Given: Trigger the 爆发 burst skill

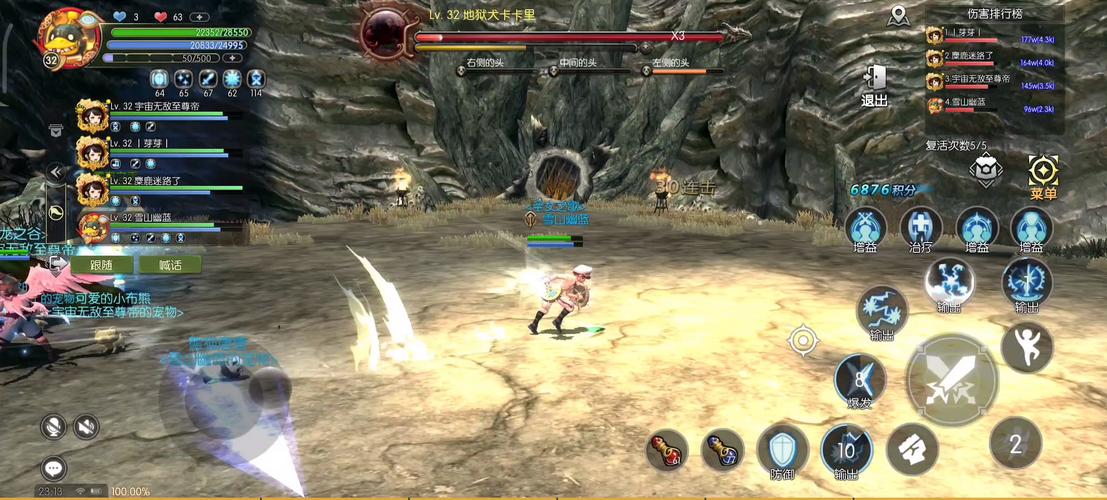Looking at the screenshot, I should 860,381.
